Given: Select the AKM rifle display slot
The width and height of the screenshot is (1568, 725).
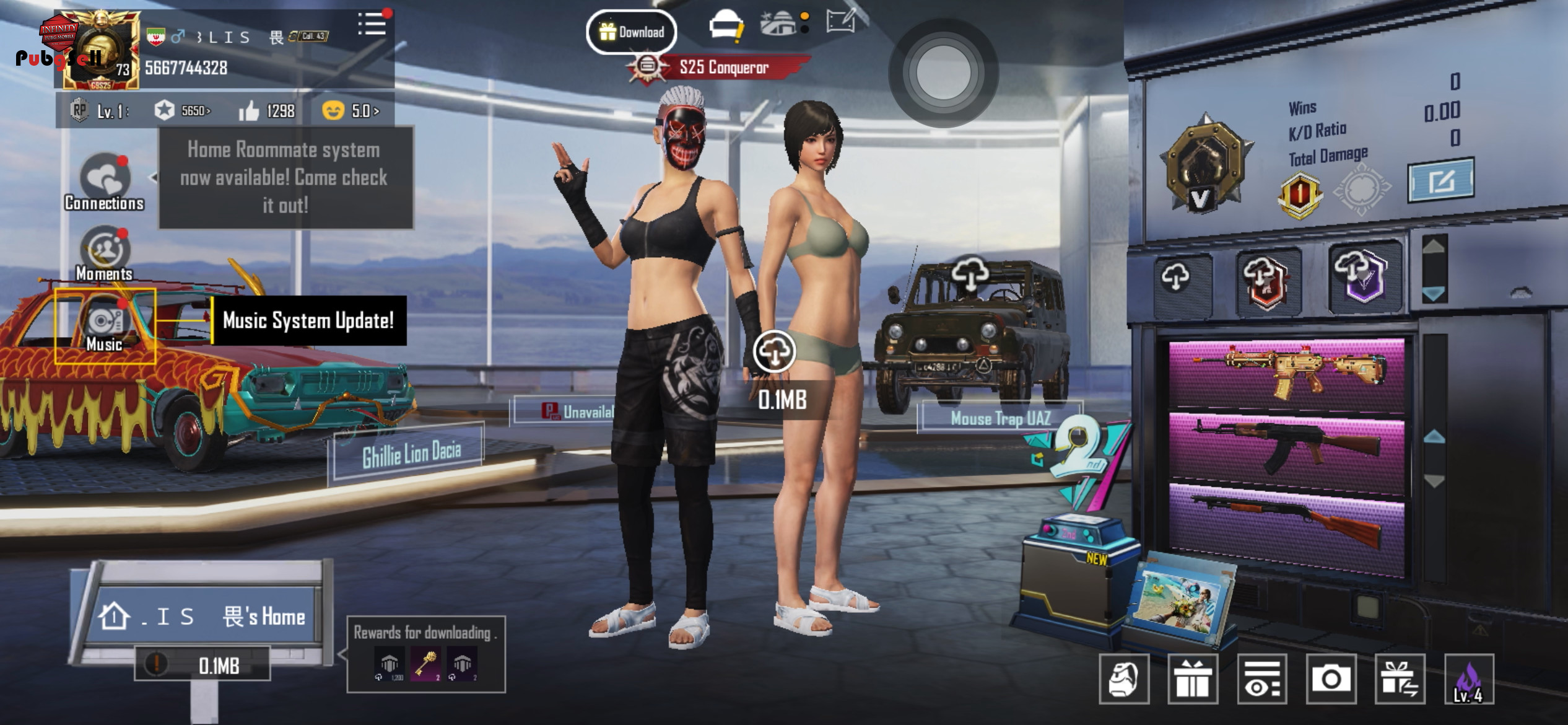Looking at the screenshot, I should (1287, 447).
